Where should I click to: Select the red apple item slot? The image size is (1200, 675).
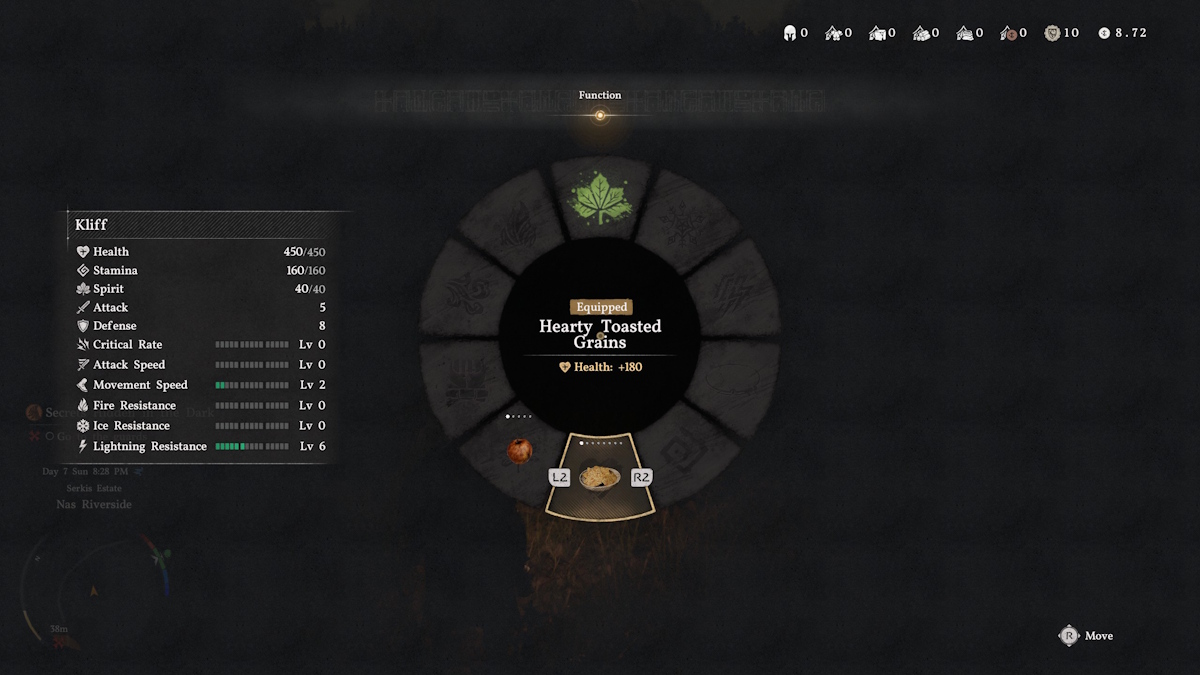pos(519,451)
